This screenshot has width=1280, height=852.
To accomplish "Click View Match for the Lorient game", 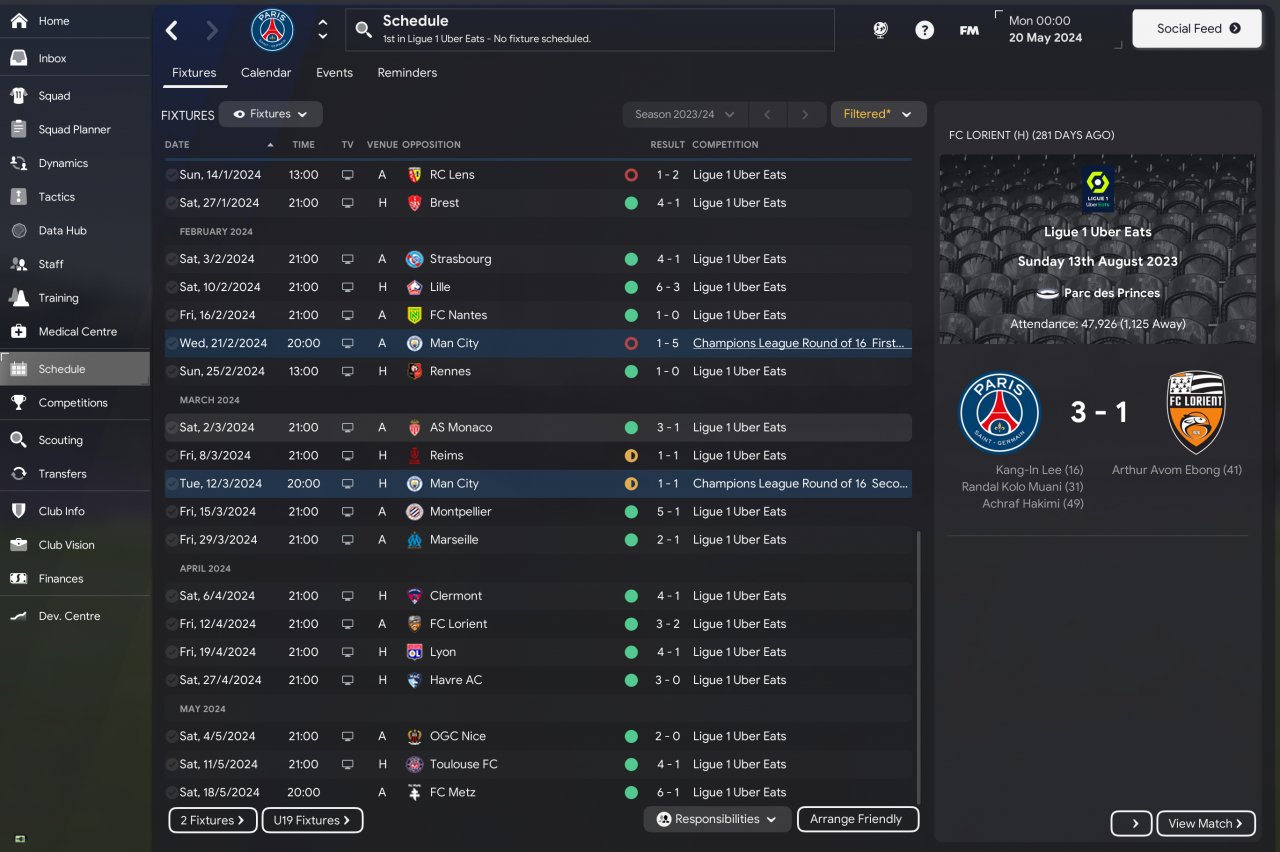I will (x=1205, y=823).
